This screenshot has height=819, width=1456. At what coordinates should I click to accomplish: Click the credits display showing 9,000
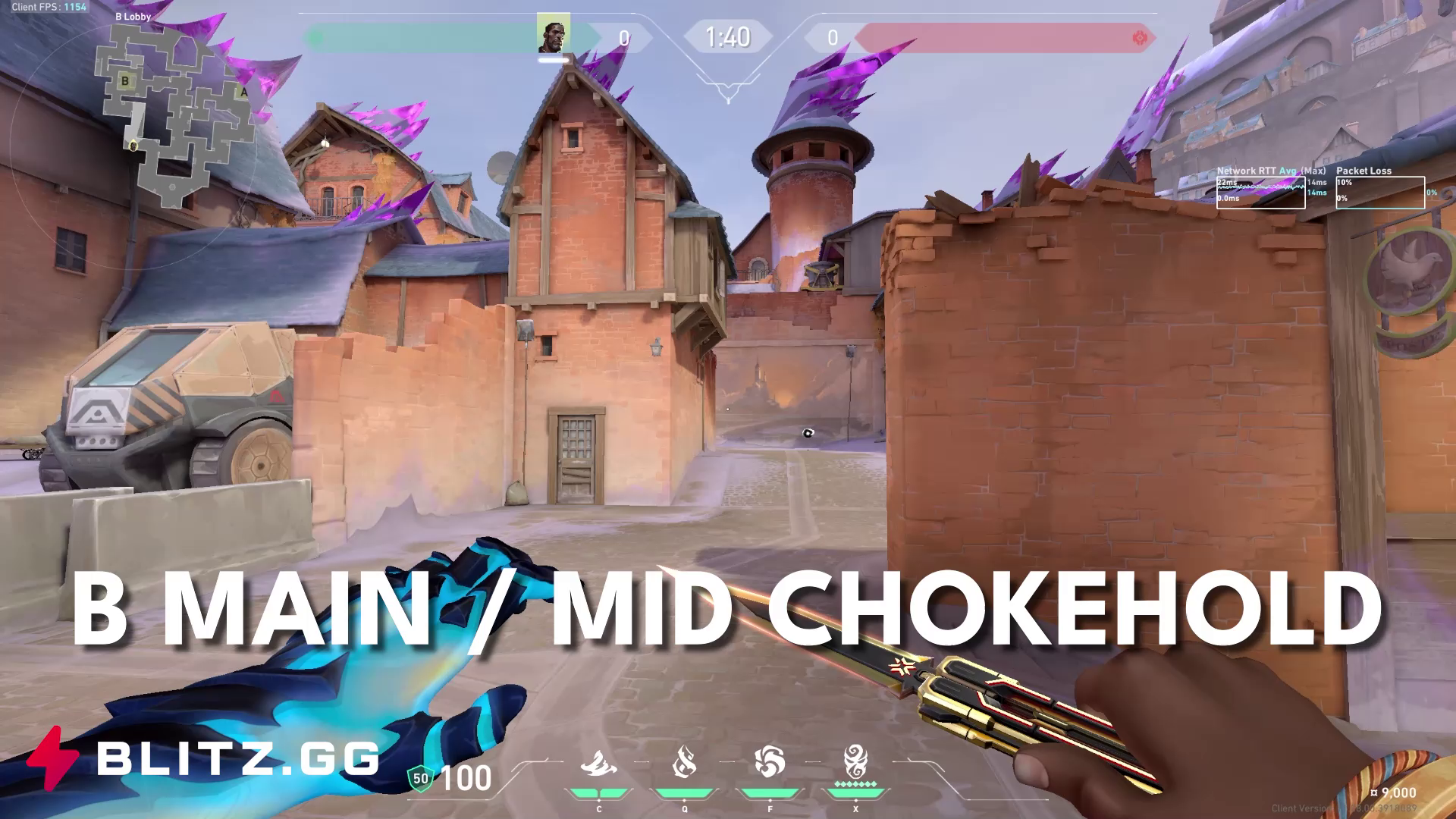coord(1394,793)
